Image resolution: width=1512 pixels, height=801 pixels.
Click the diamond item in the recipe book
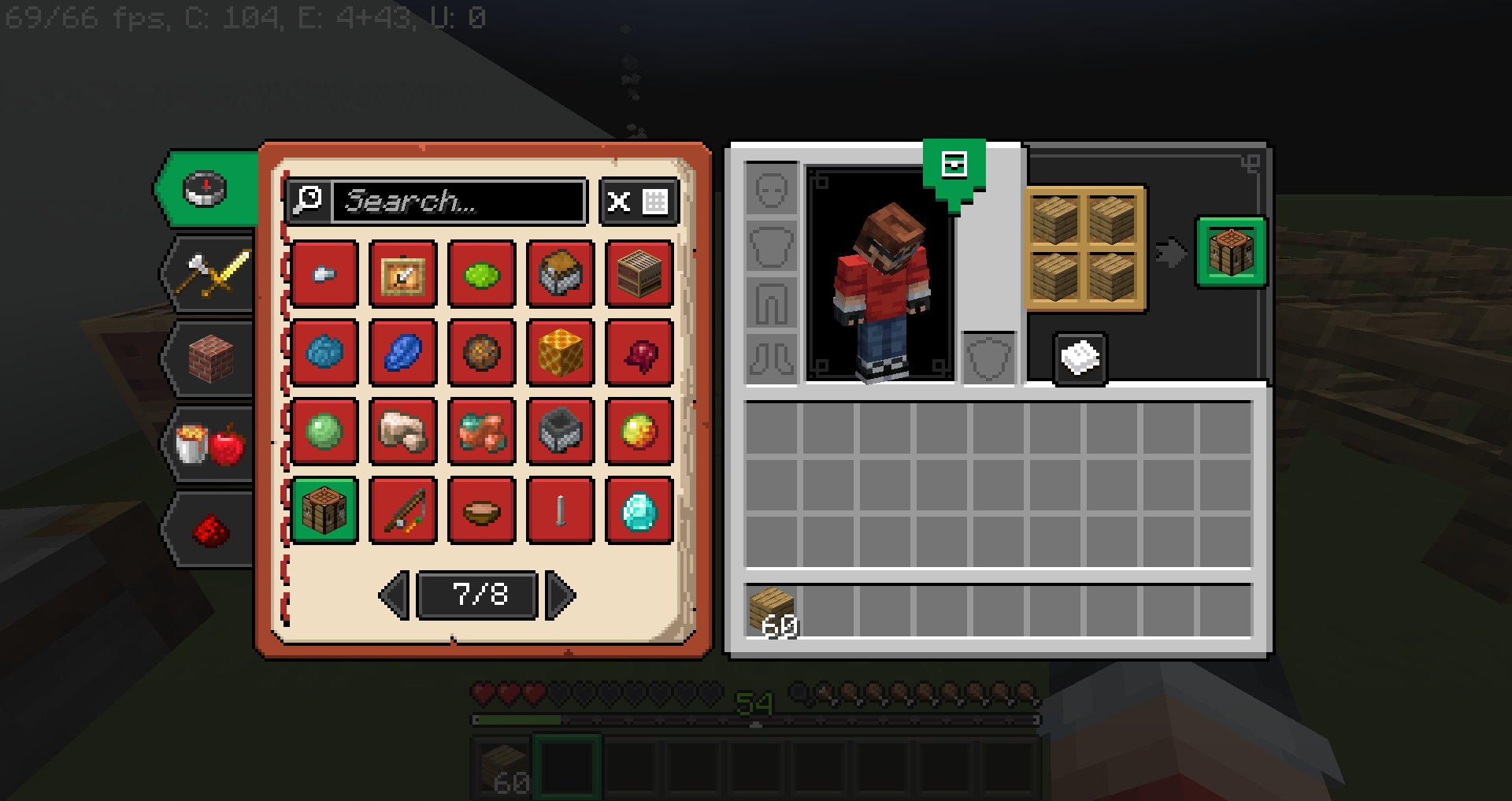(639, 510)
